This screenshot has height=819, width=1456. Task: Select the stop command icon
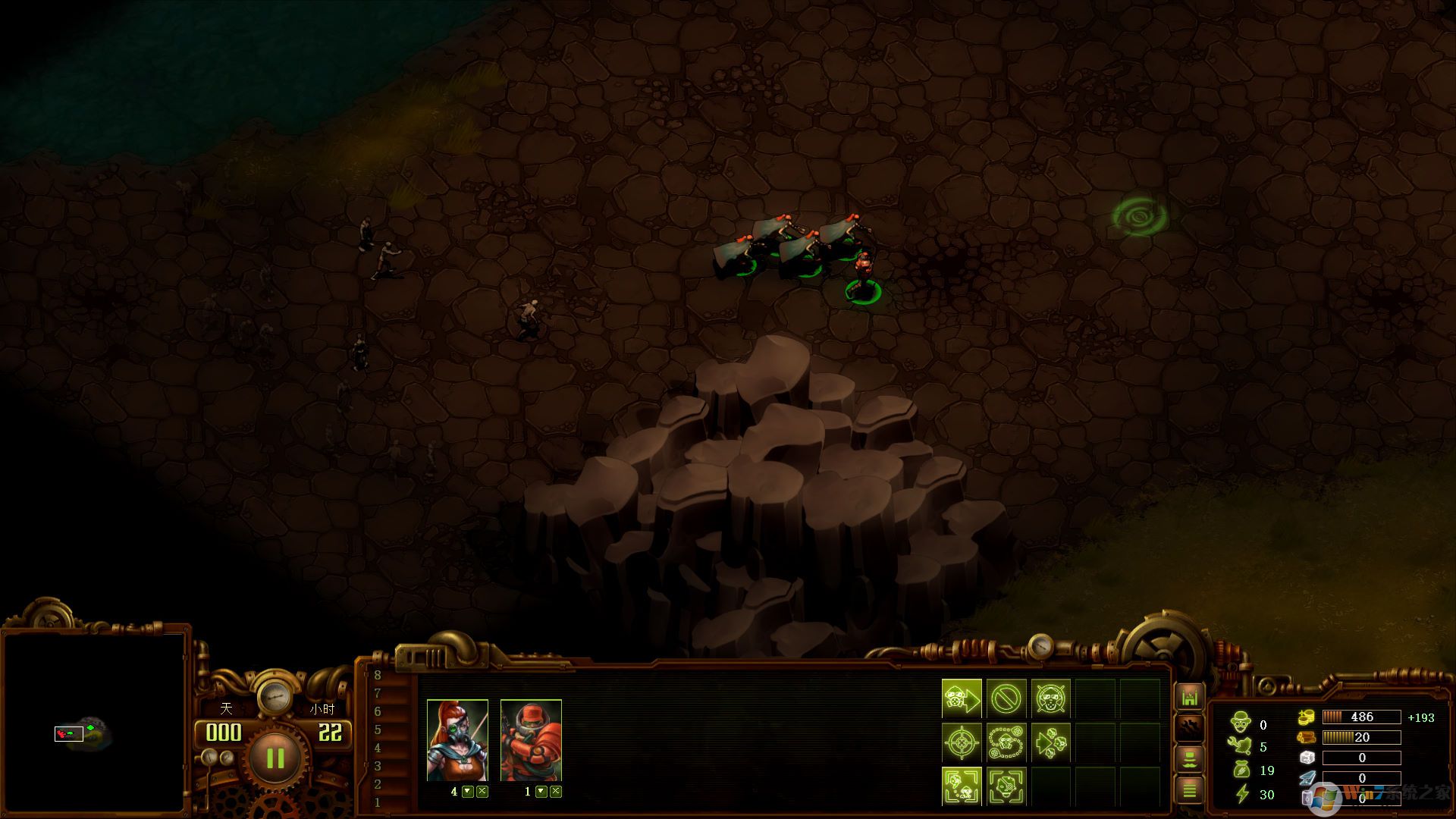click(x=1006, y=698)
